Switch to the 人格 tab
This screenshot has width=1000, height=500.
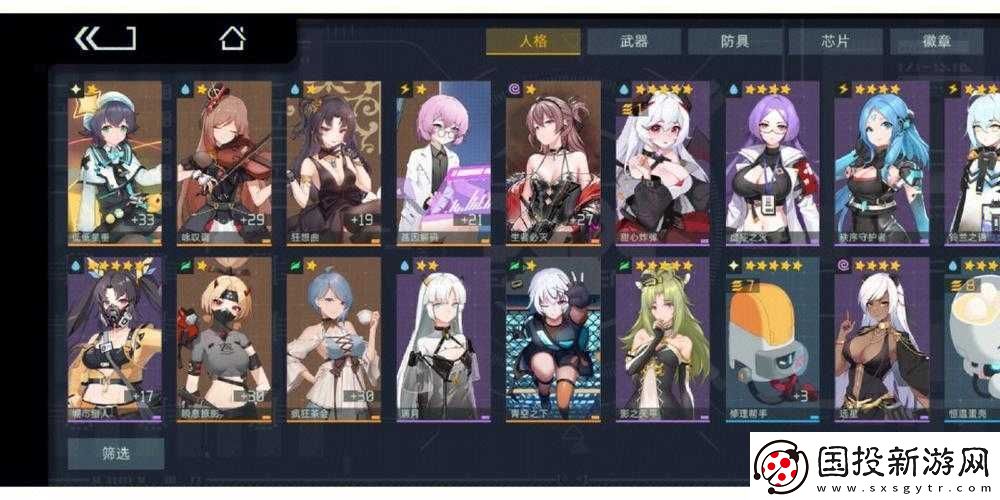(533, 41)
